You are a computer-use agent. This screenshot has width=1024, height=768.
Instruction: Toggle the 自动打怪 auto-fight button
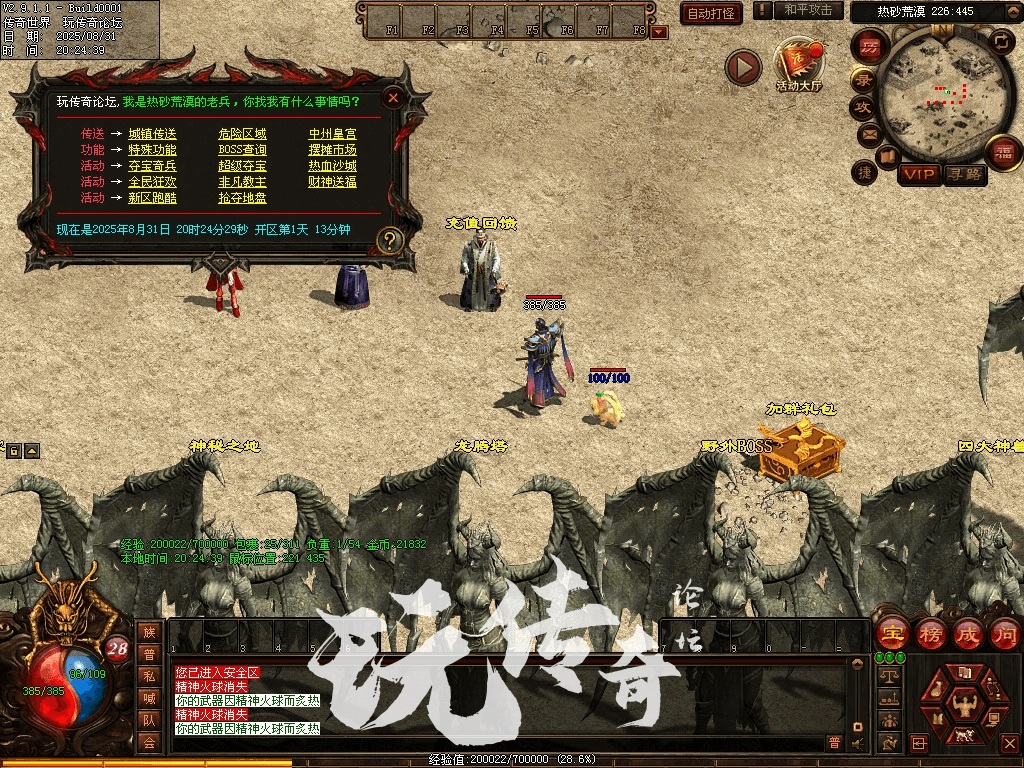(x=711, y=13)
